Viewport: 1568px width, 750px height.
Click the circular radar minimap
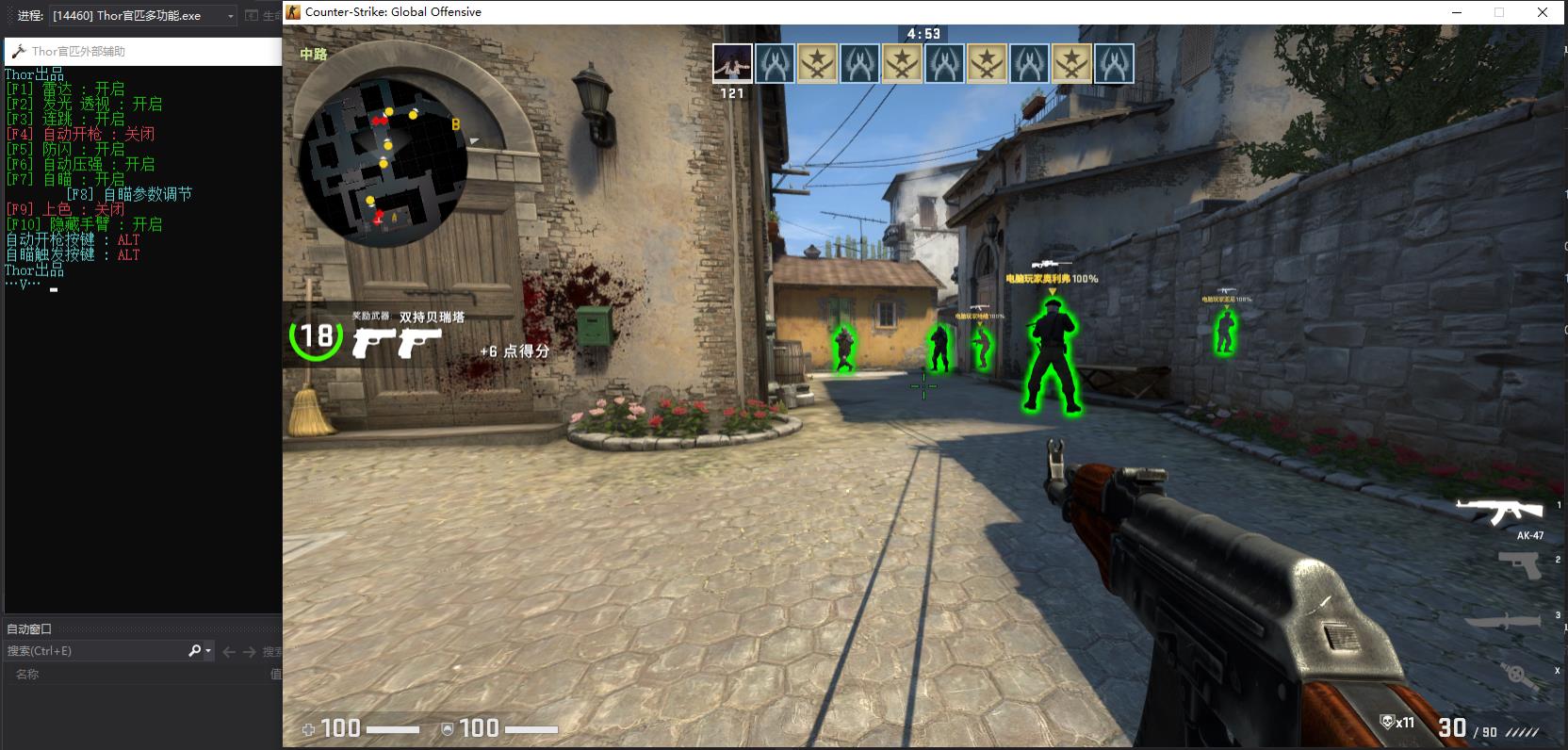(x=382, y=161)
